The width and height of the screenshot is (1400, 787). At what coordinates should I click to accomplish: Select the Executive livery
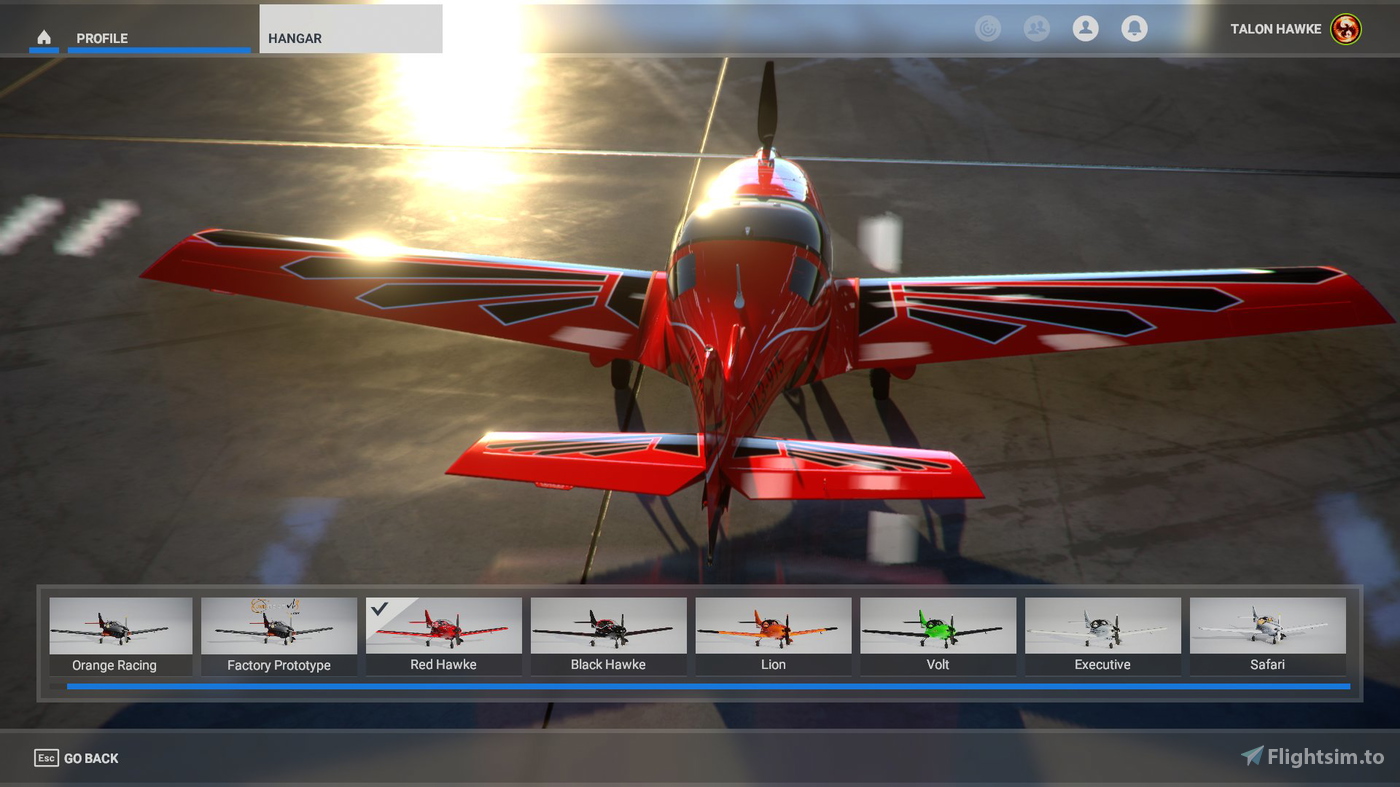[x=1103, y=630]
